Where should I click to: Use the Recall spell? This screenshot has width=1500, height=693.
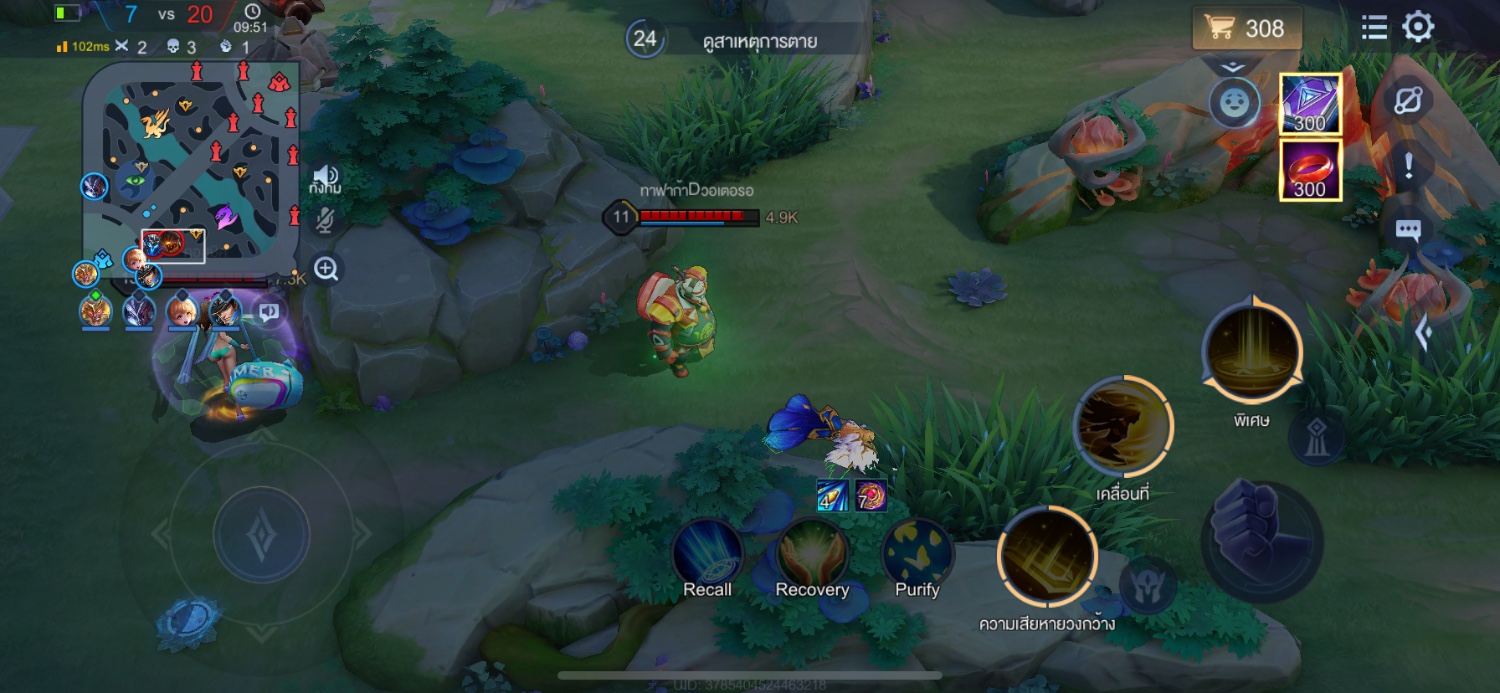tap(708, 552)
